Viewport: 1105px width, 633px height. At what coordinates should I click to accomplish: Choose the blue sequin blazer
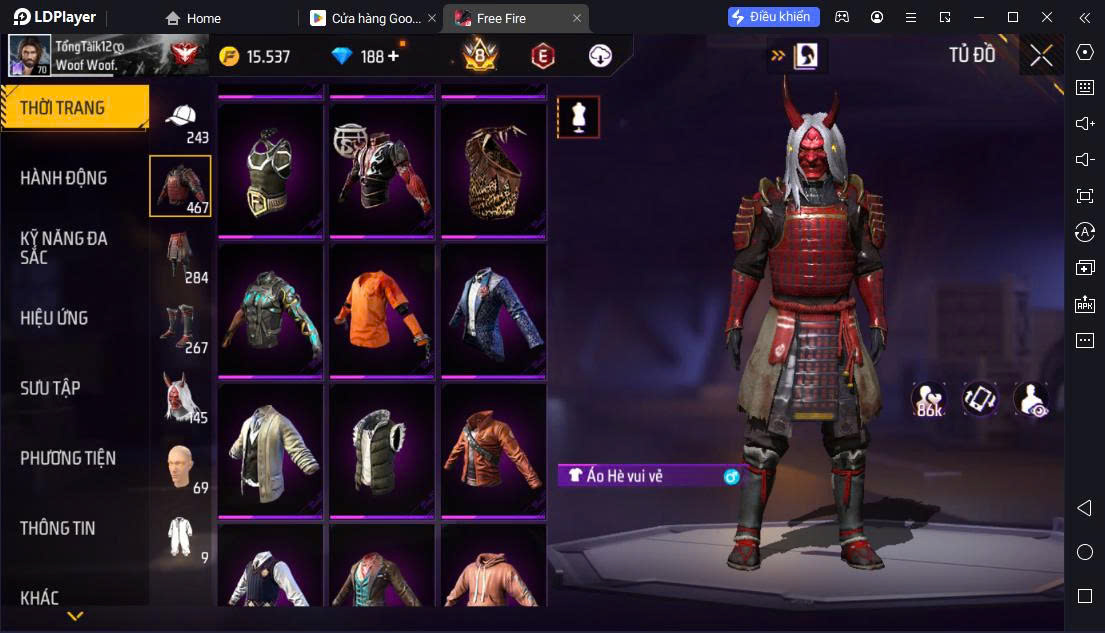click(x=494, y=310)
